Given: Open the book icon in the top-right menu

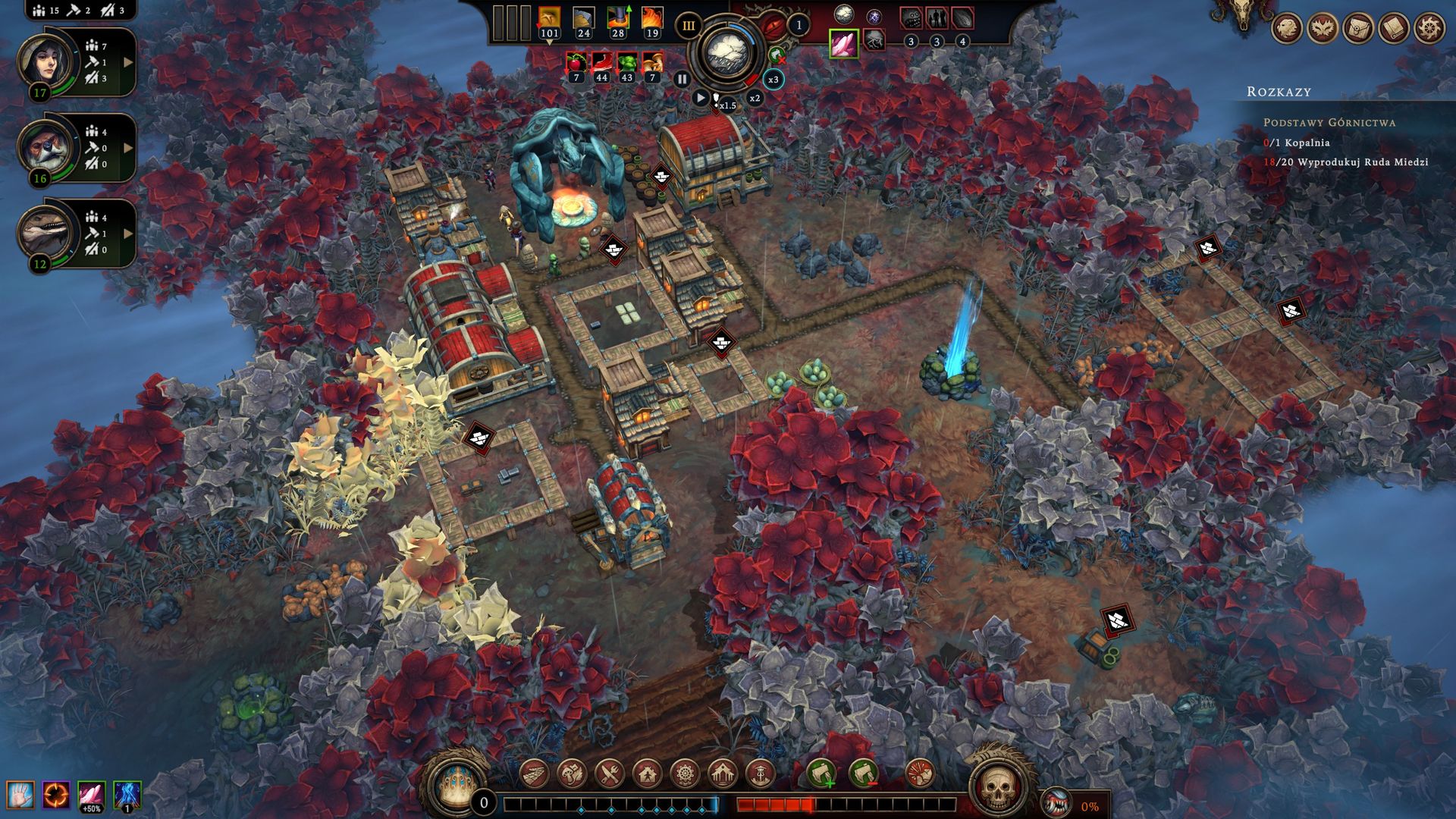Looking at the screenshot, I should pos(1393,28).
